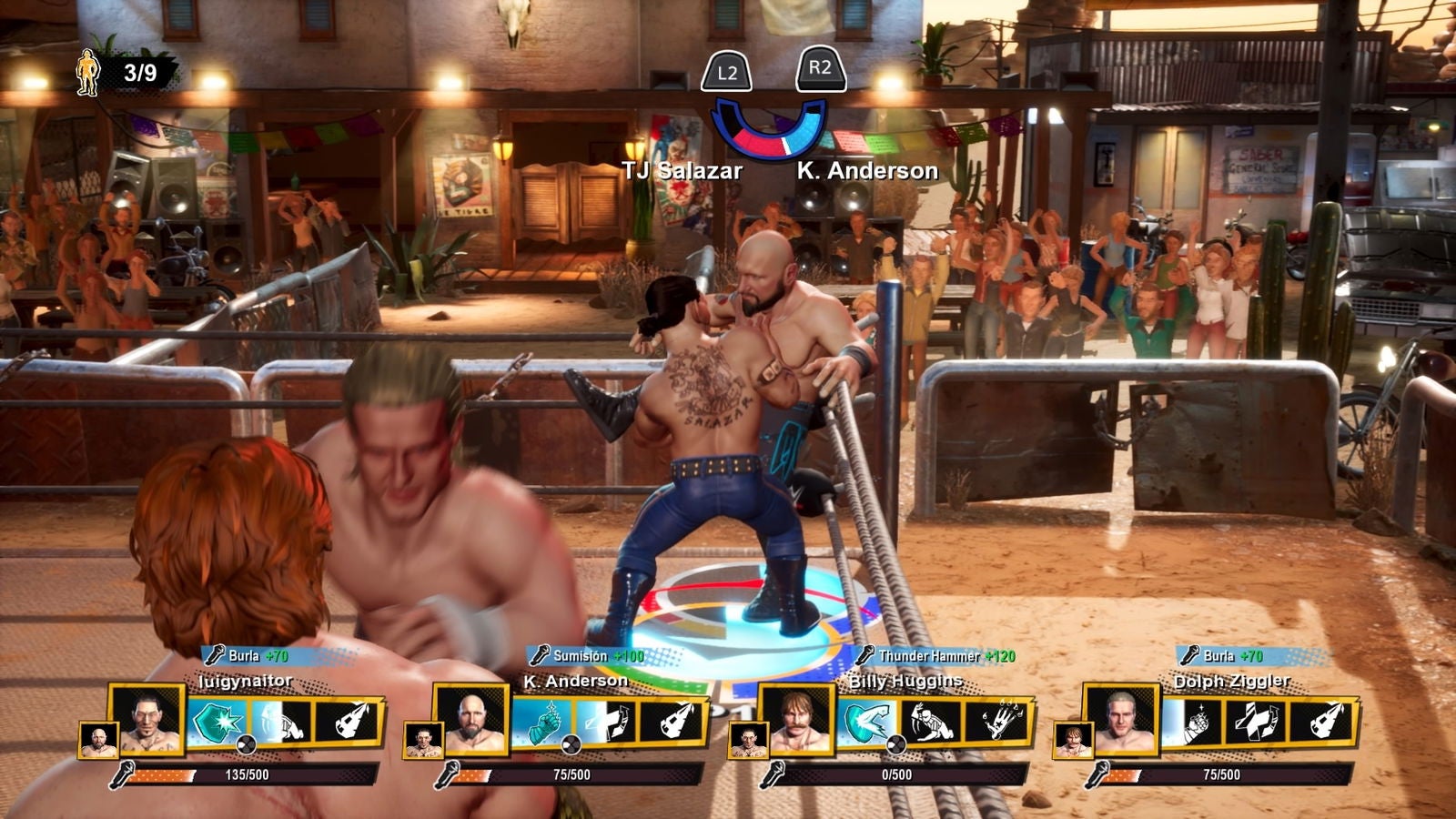
Task: Select K. Anderson's bald wrestler portrait
Action: [x=470, y=720]
